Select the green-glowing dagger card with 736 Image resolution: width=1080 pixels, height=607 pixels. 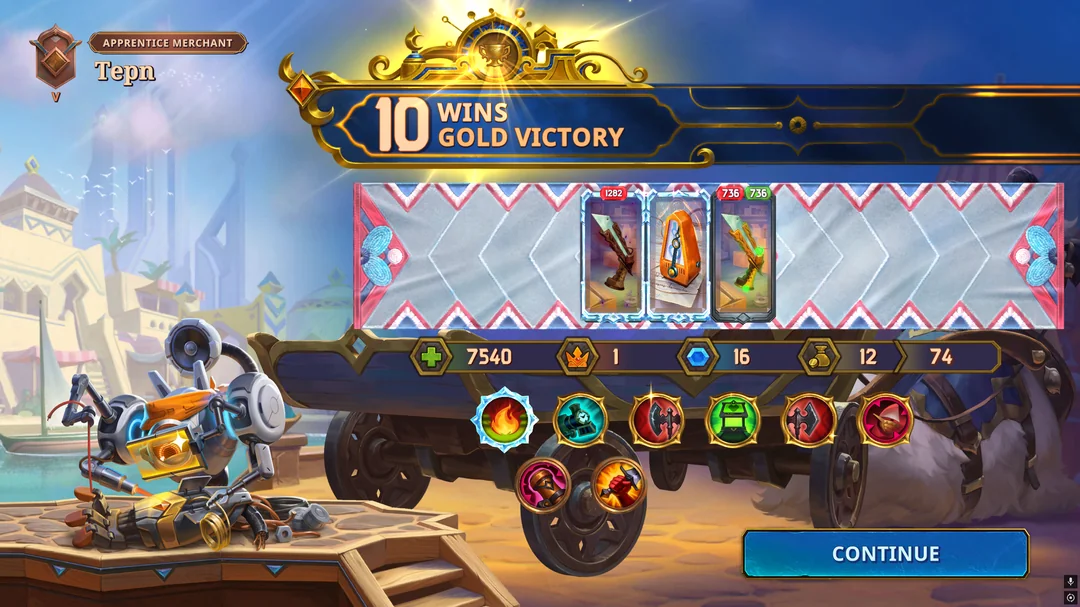tap(743, 256)
